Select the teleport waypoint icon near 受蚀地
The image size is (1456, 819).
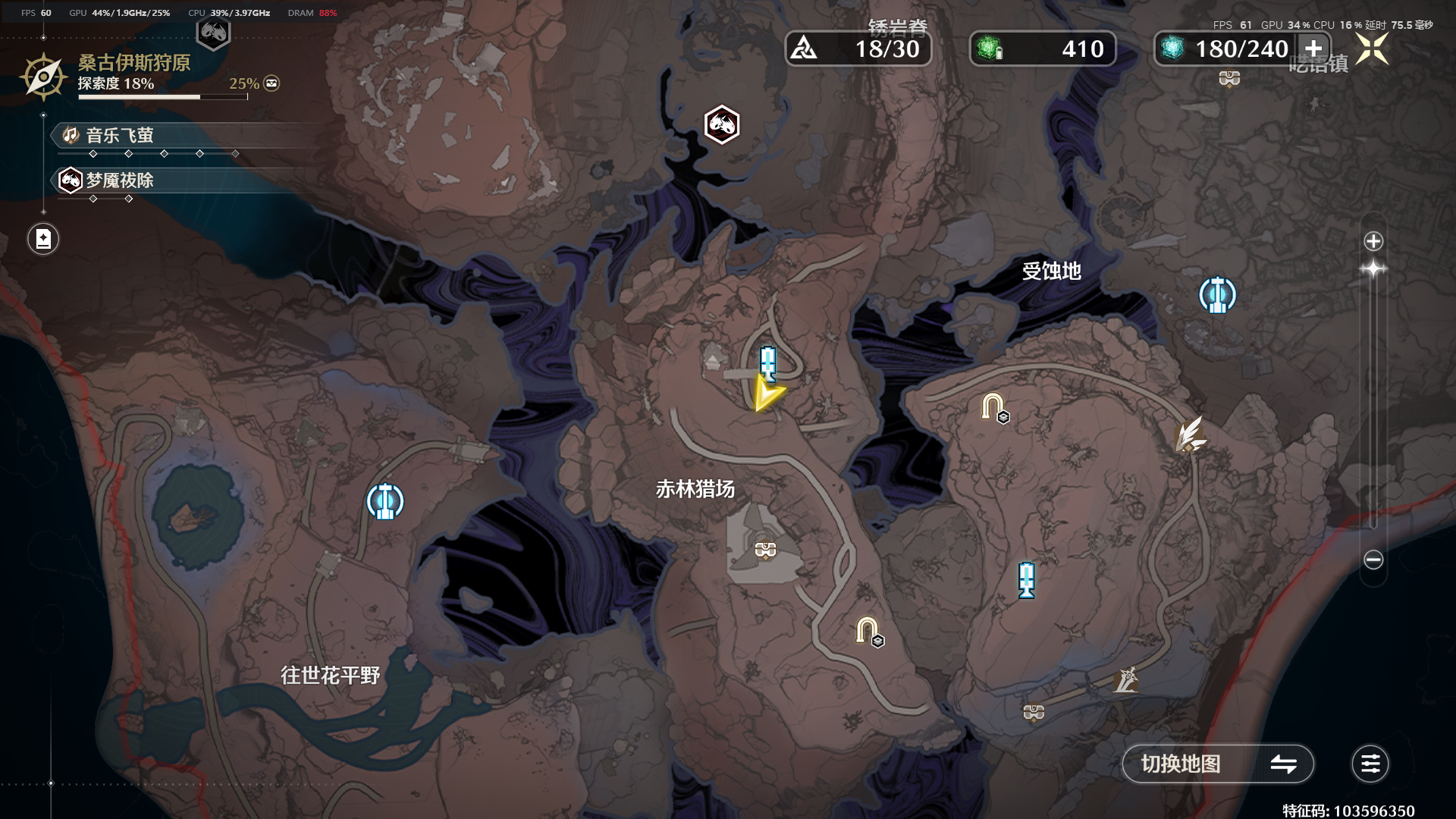1216,294
